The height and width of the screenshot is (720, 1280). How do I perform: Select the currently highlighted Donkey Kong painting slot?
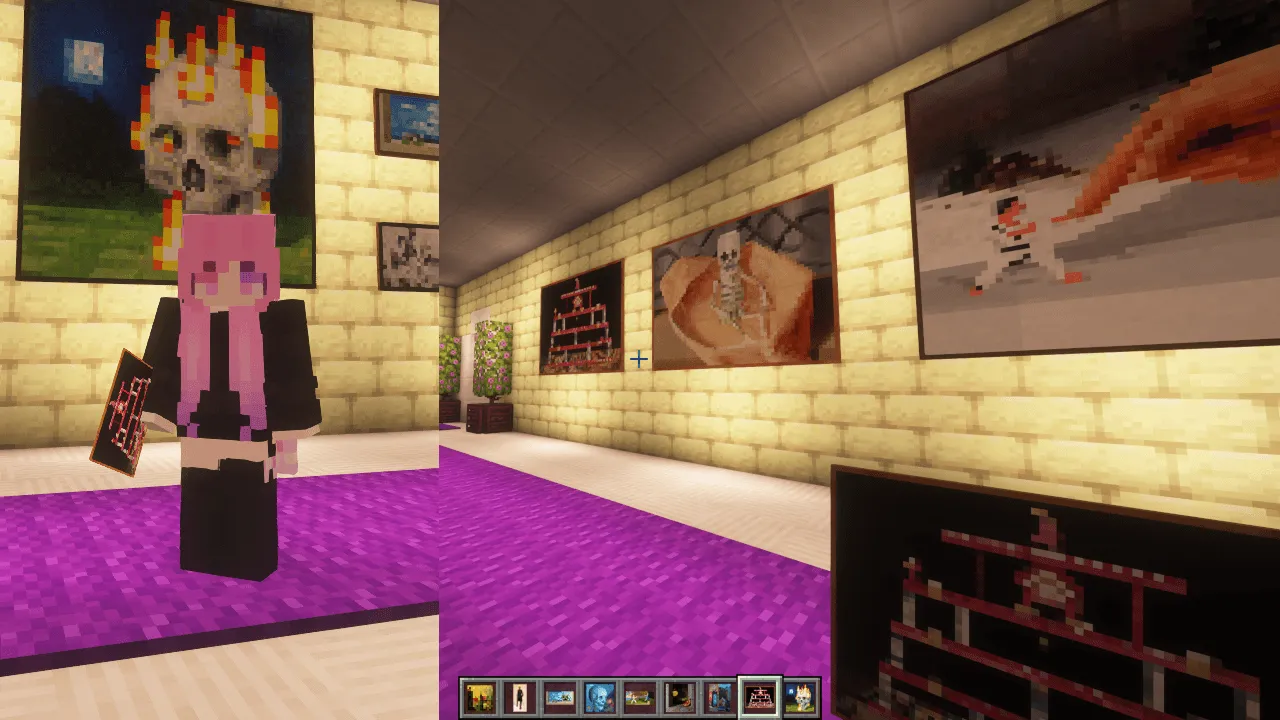point(760,697)
